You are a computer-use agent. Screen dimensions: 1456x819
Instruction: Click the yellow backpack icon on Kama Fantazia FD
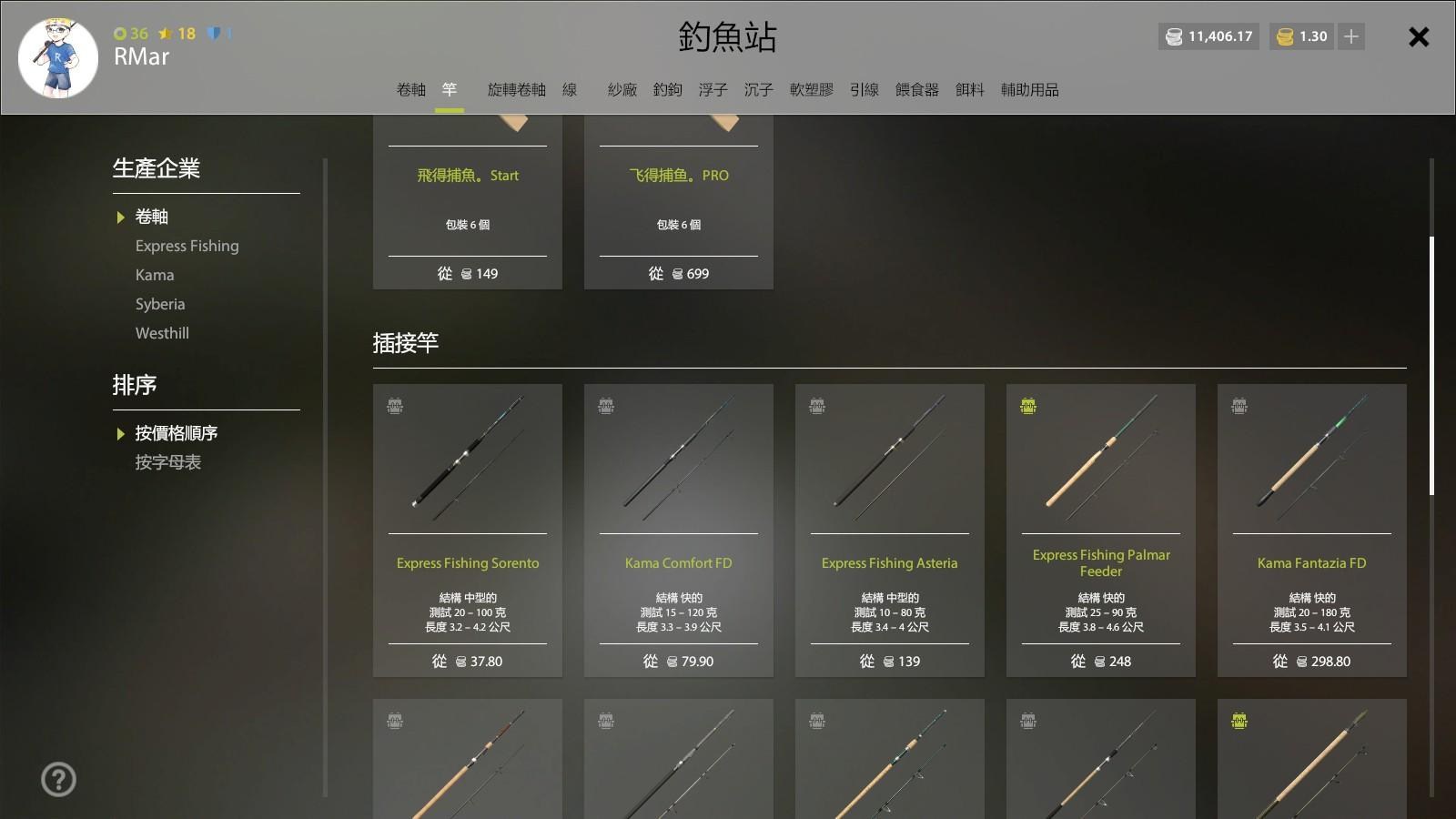tap(1239, 408)
